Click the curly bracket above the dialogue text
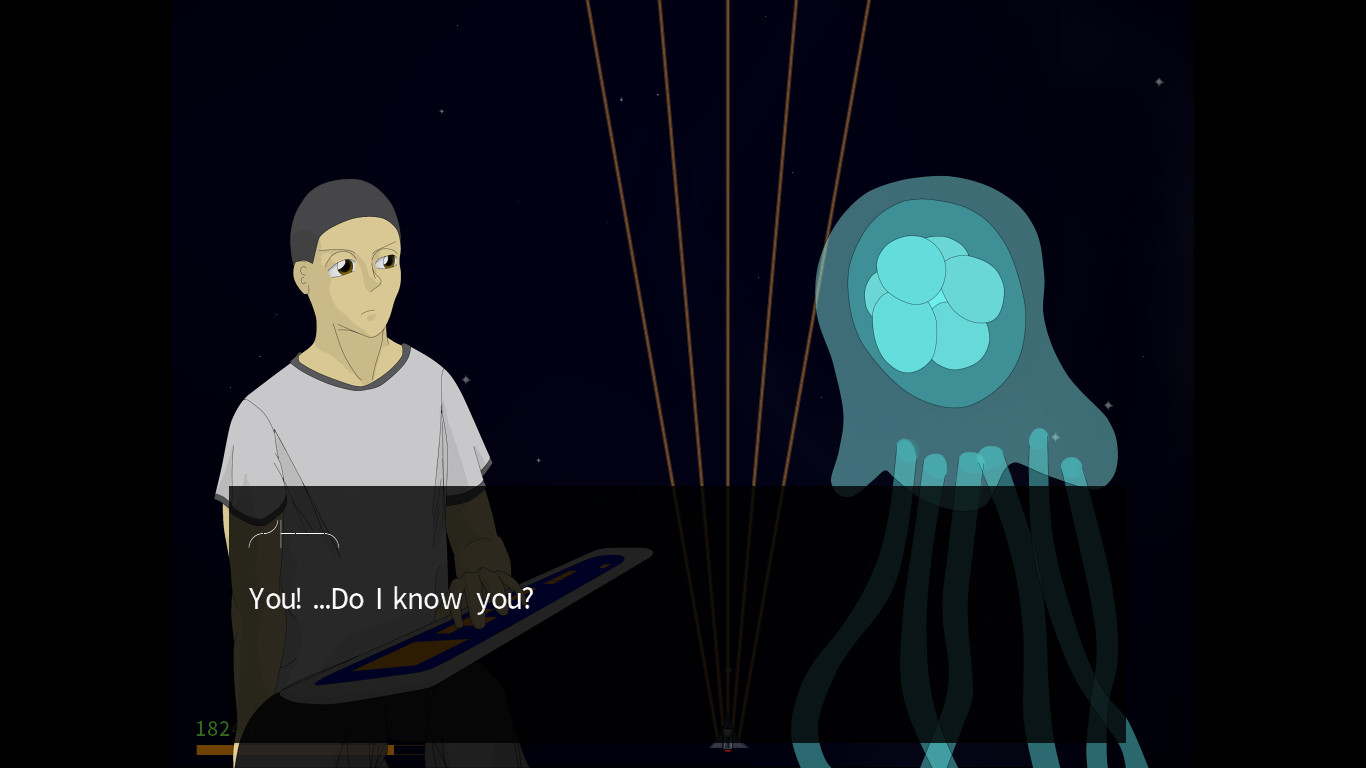 293,535
